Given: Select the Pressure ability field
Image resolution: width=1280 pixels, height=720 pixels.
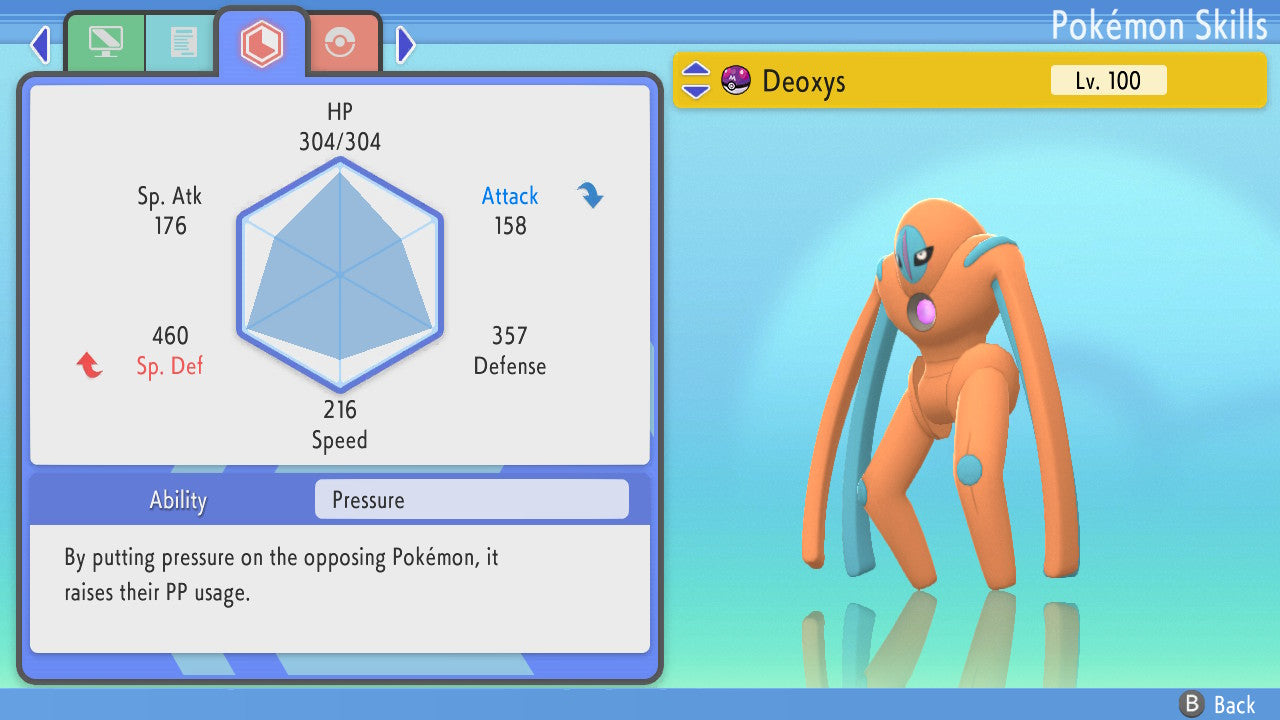Looking at the screenshot, I should coord(471,500).
